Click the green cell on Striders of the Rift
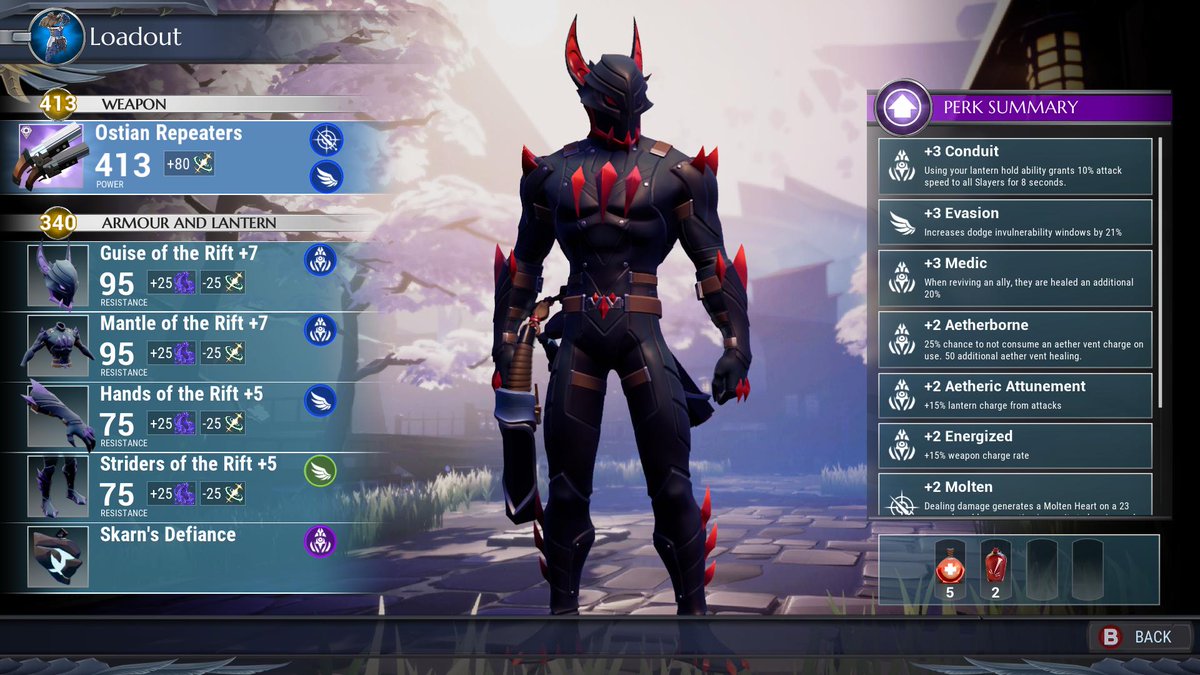This screenshot has height=675, width=1200. [320, 470]
